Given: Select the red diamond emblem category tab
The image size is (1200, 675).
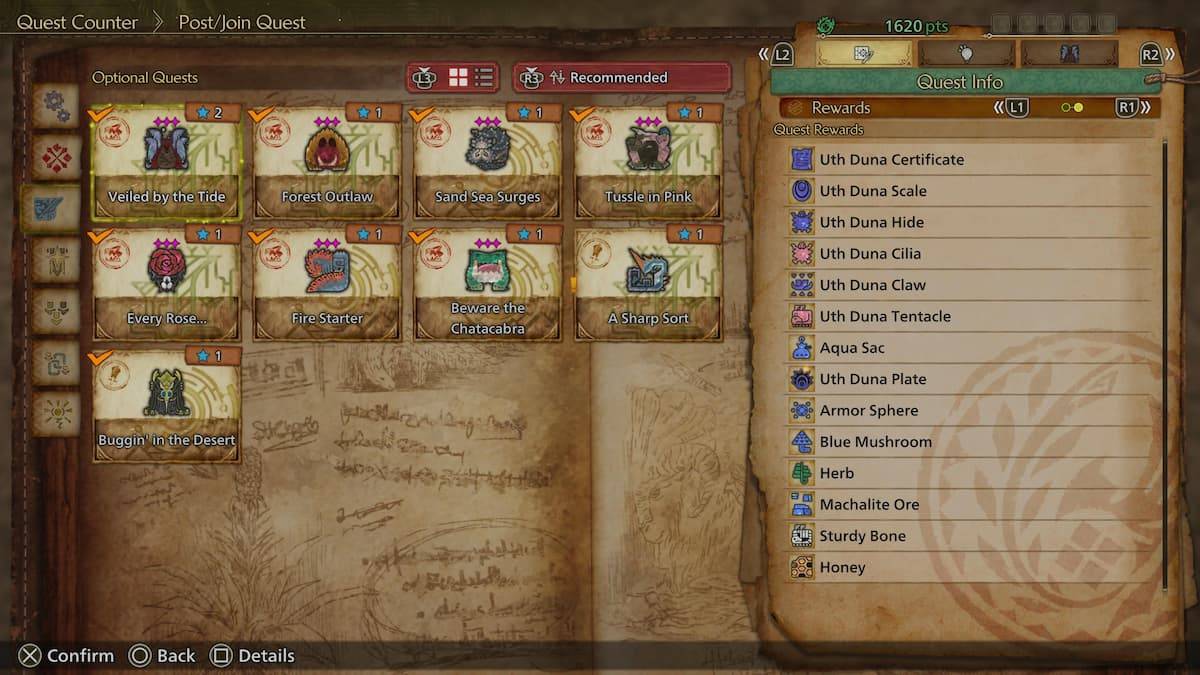Looking at the screenshot, I should coord(56,157).
